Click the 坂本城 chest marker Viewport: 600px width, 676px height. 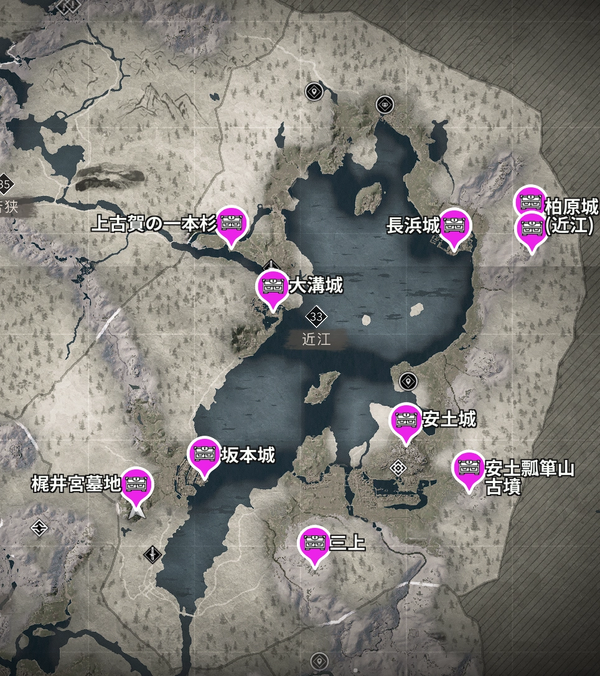pos(204,454)
